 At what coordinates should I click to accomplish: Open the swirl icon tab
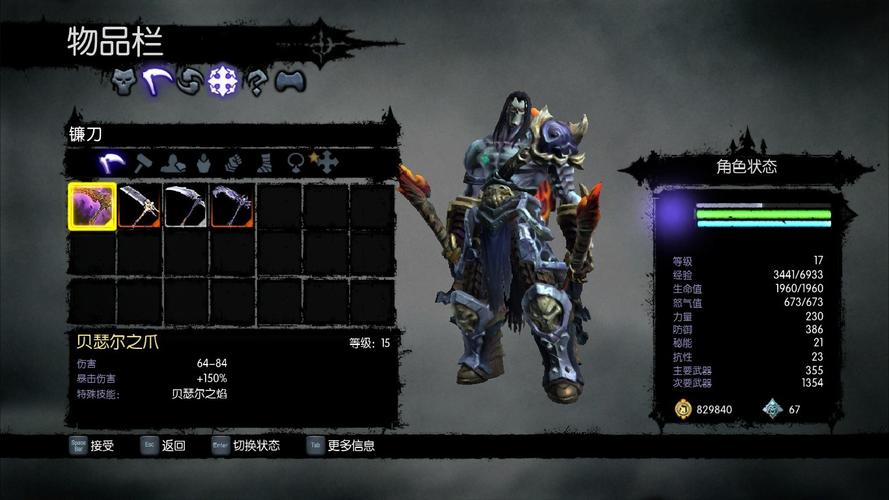click(189, 83)
